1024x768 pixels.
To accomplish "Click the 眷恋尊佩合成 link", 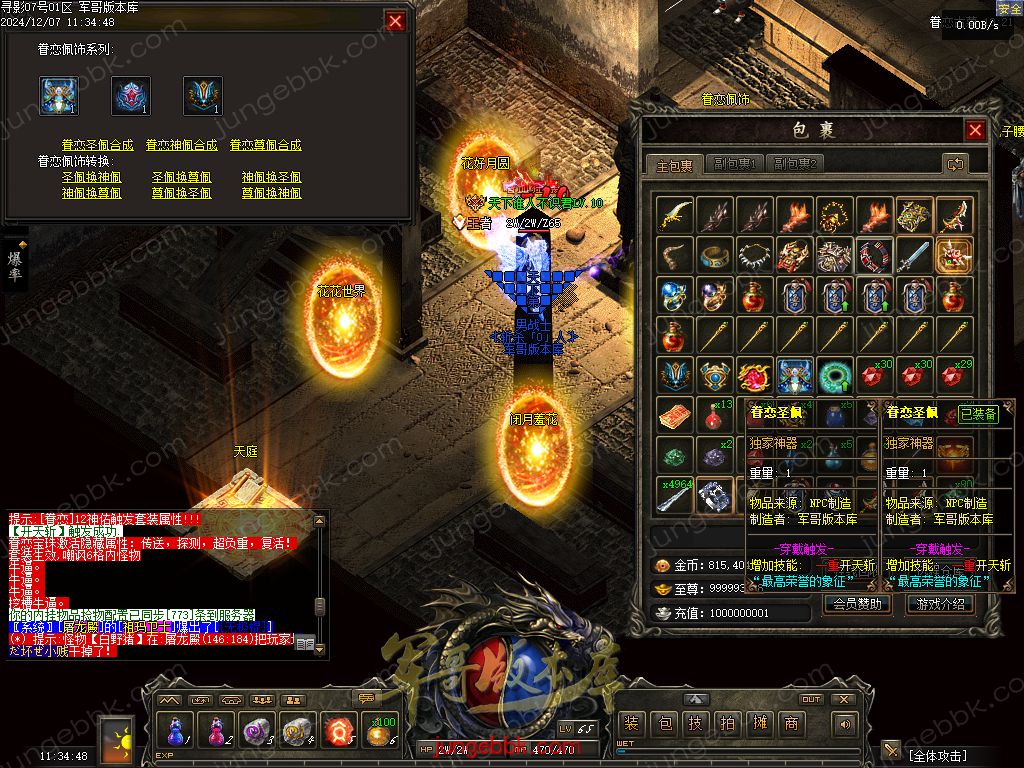I will pos(266,145).
